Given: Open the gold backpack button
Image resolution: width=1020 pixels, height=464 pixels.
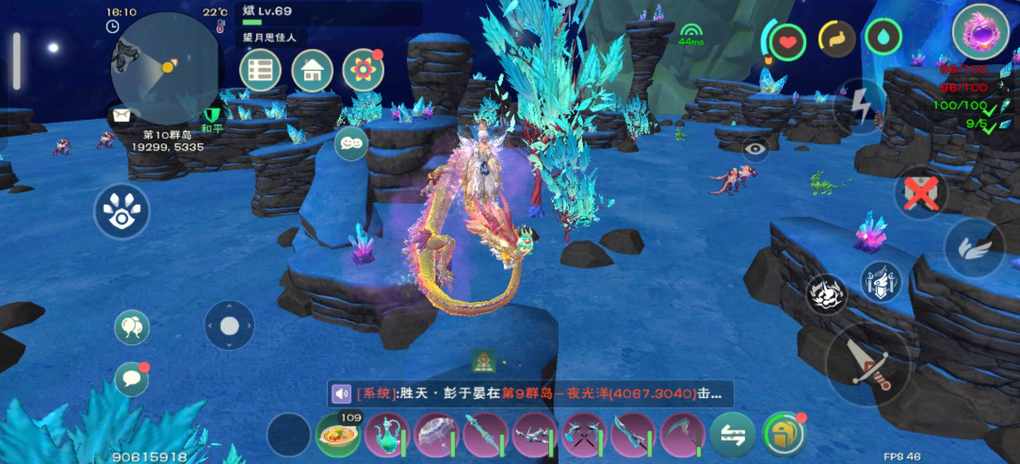Looking at the screenshot, I should pos(783,436).
